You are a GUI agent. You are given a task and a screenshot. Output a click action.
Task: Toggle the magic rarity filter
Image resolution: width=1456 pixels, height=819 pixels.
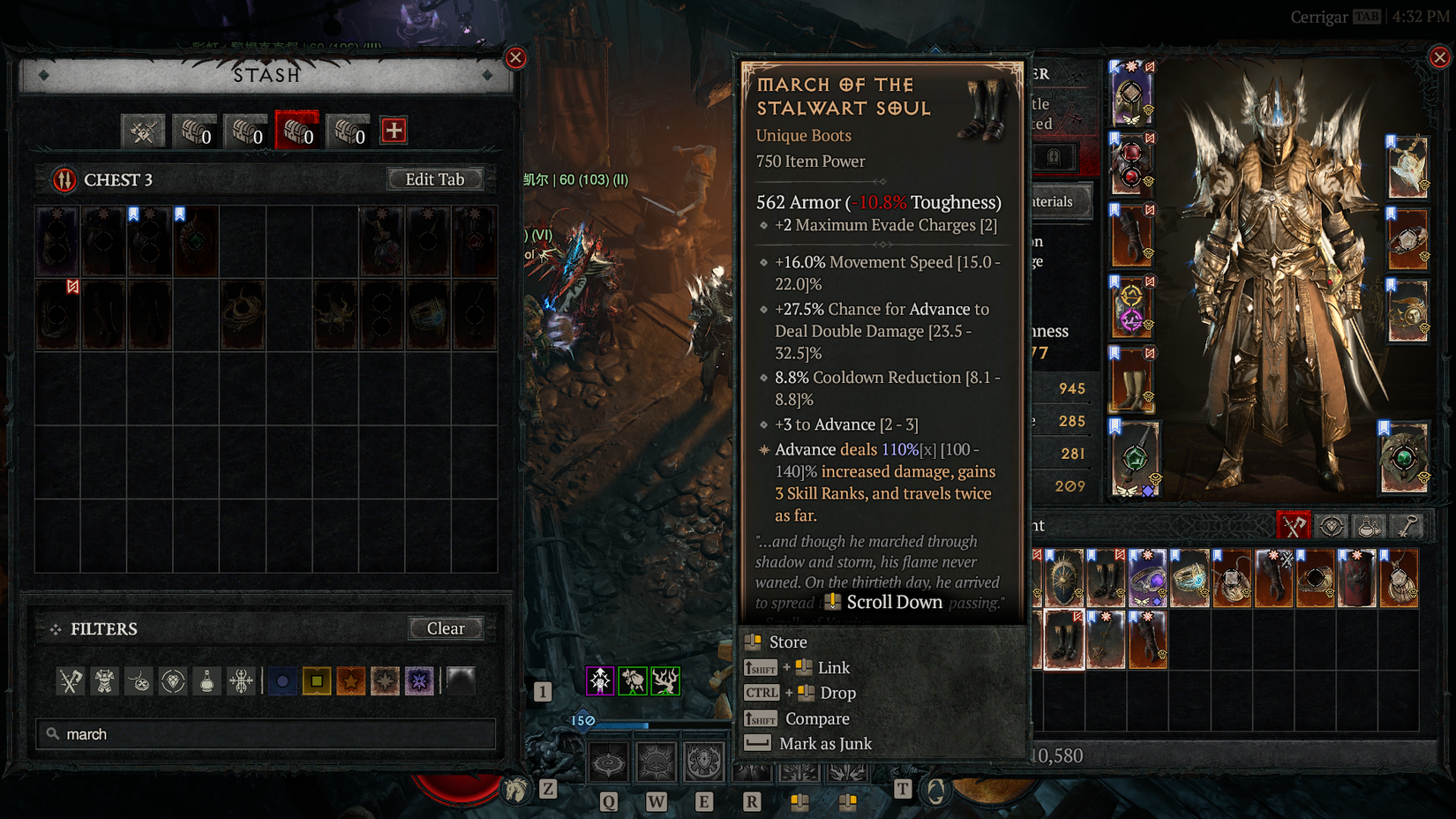coord(282,680)
